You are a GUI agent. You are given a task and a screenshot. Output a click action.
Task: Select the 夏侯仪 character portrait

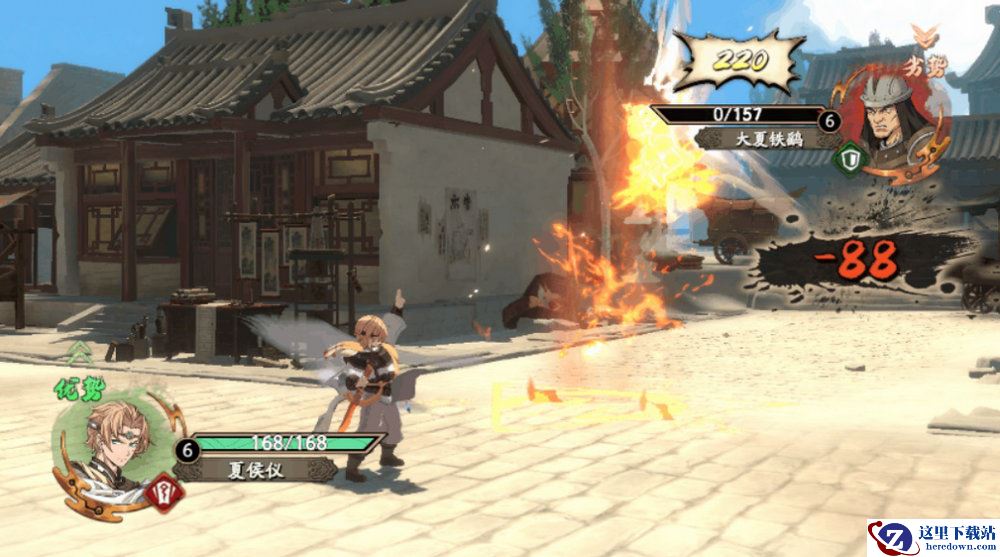tap(110, 446)
